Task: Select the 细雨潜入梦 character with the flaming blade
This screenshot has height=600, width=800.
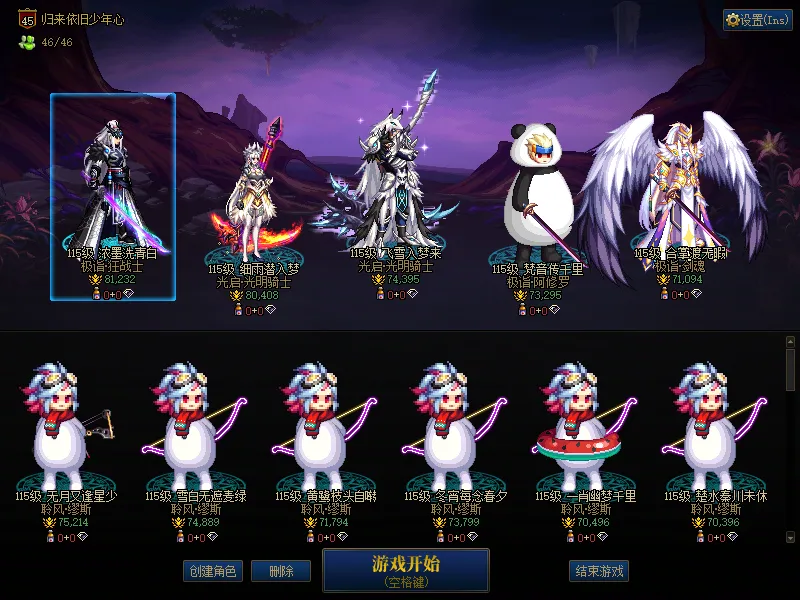Action: [253, 205]
